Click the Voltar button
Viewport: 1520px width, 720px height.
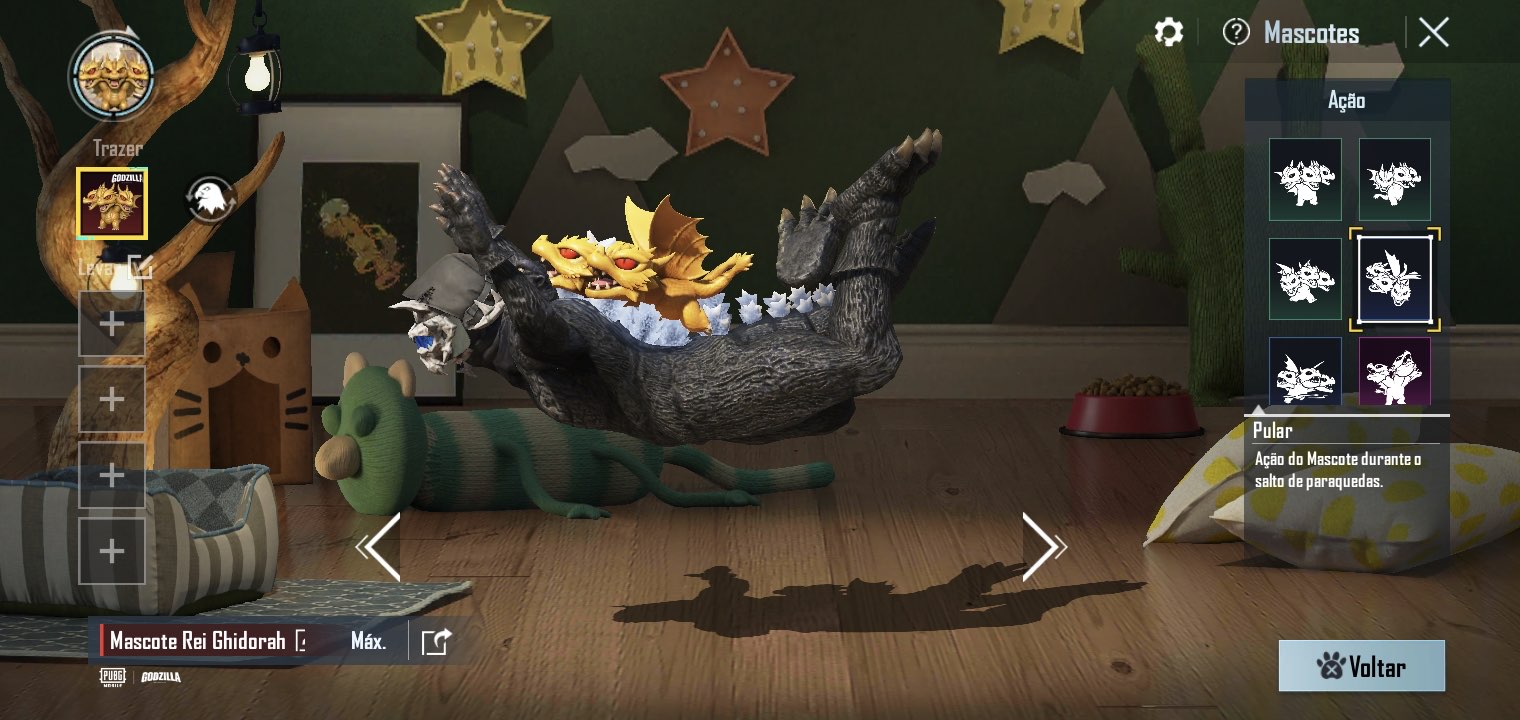[1361, 666]
